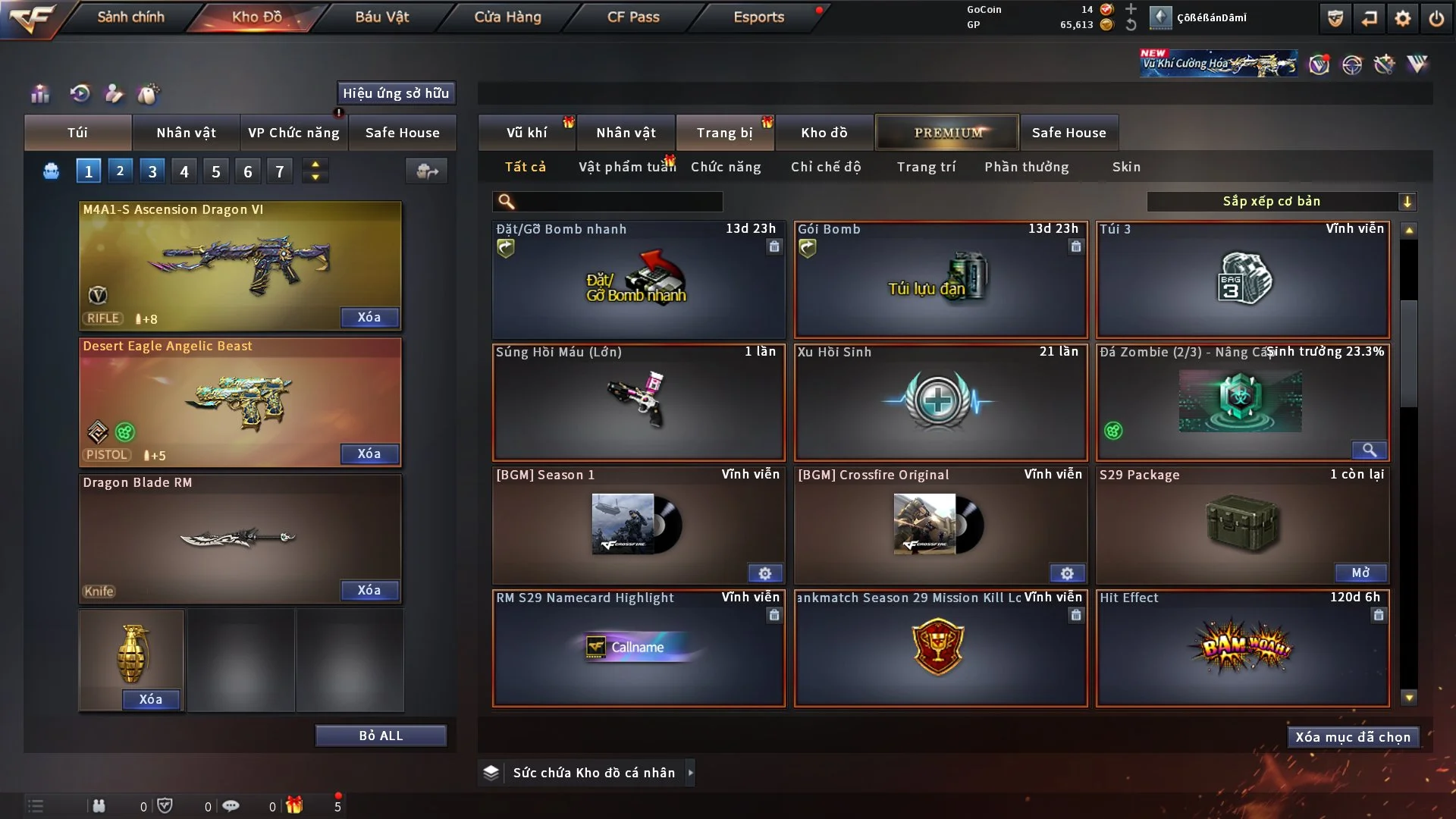Delete selected items with Xóa mục đã chọn
Viewport: 1456px width, 819px height.
click(1353, 737)
